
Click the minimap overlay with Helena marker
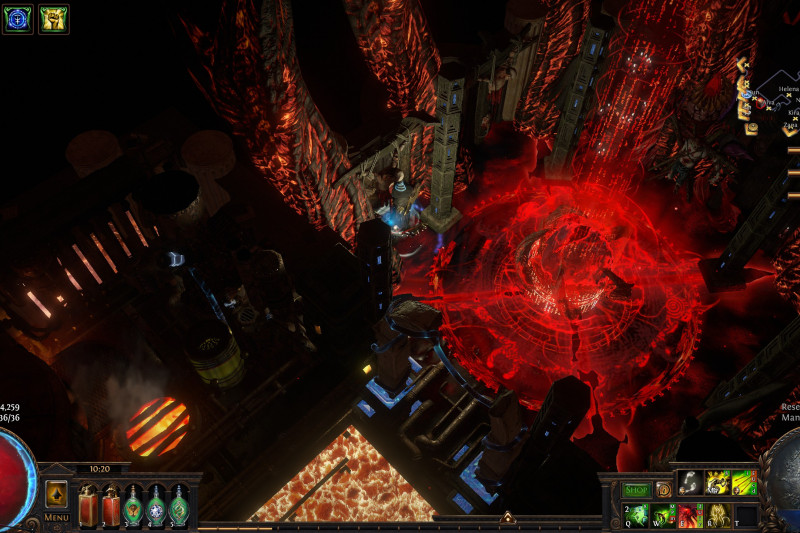pos(770,100)
